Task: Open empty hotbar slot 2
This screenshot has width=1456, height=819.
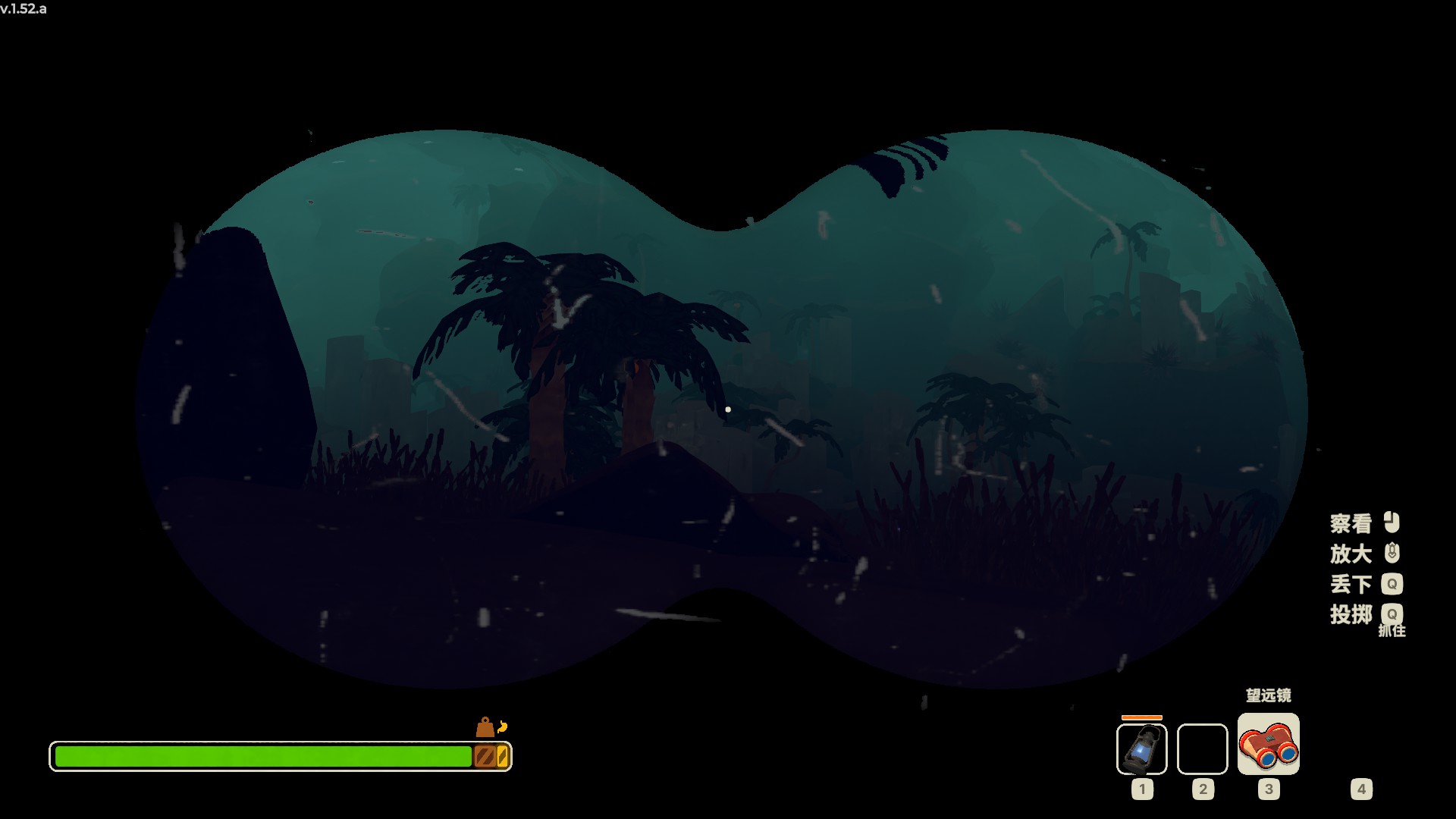Action: [1202, 748]
